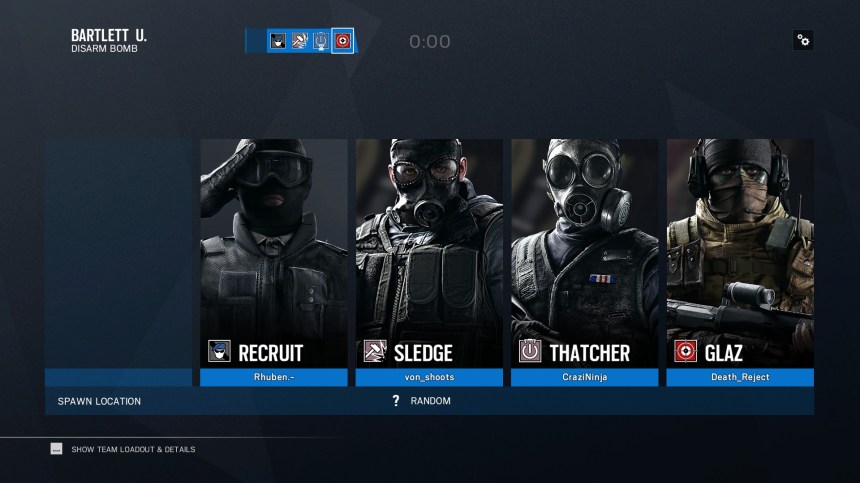Click the Sledge hammer icon in top bar
This screenshot has width=860, height=483.
click(299, 41)
